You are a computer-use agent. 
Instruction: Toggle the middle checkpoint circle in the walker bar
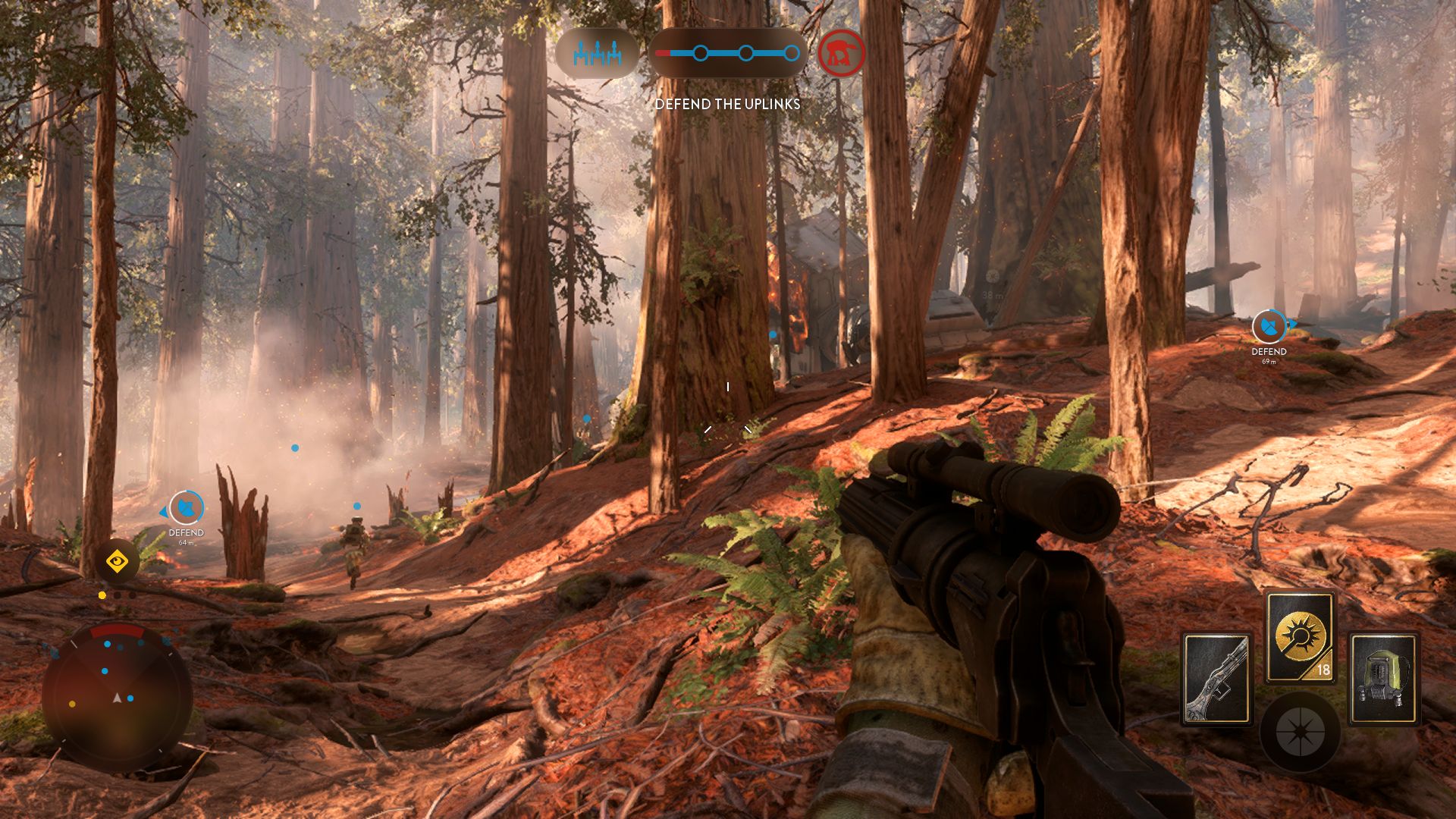point(746,53)
